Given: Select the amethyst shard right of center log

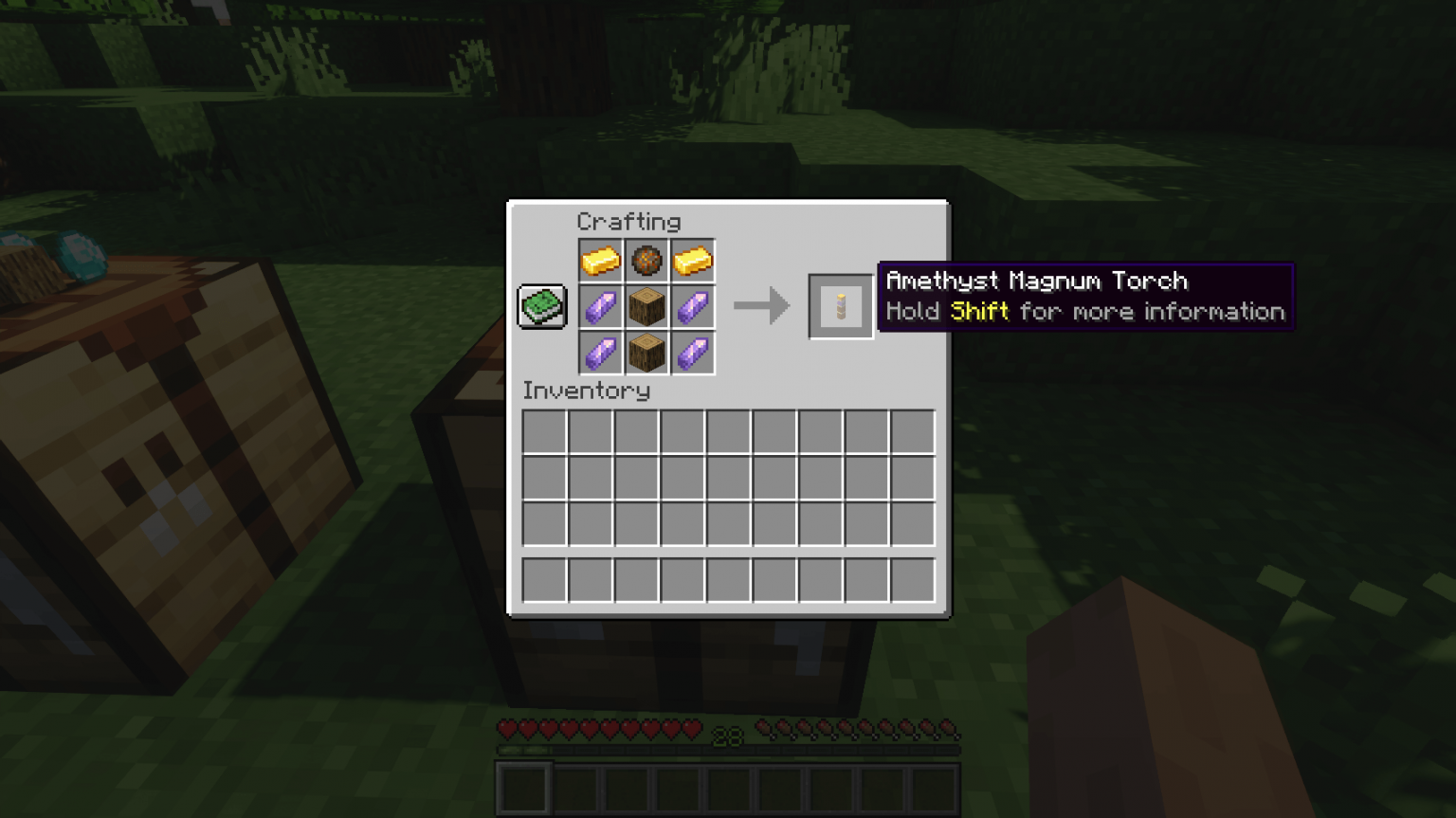Looking at the screenshot, I should point(693,306).
